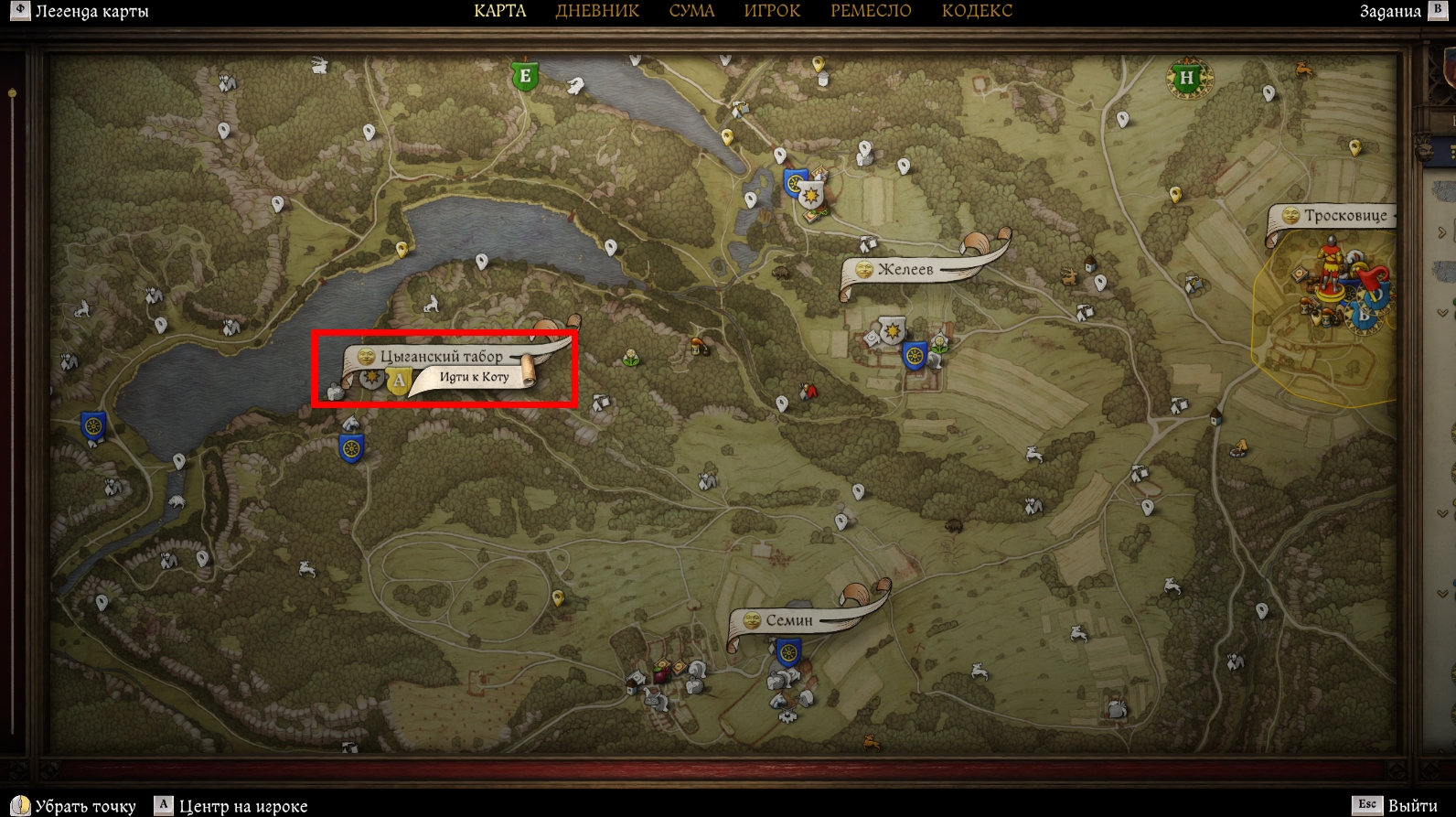Select the Цыганский табор location label
The width and height of the screenshot is (1456, 817).
pos(442,357)
